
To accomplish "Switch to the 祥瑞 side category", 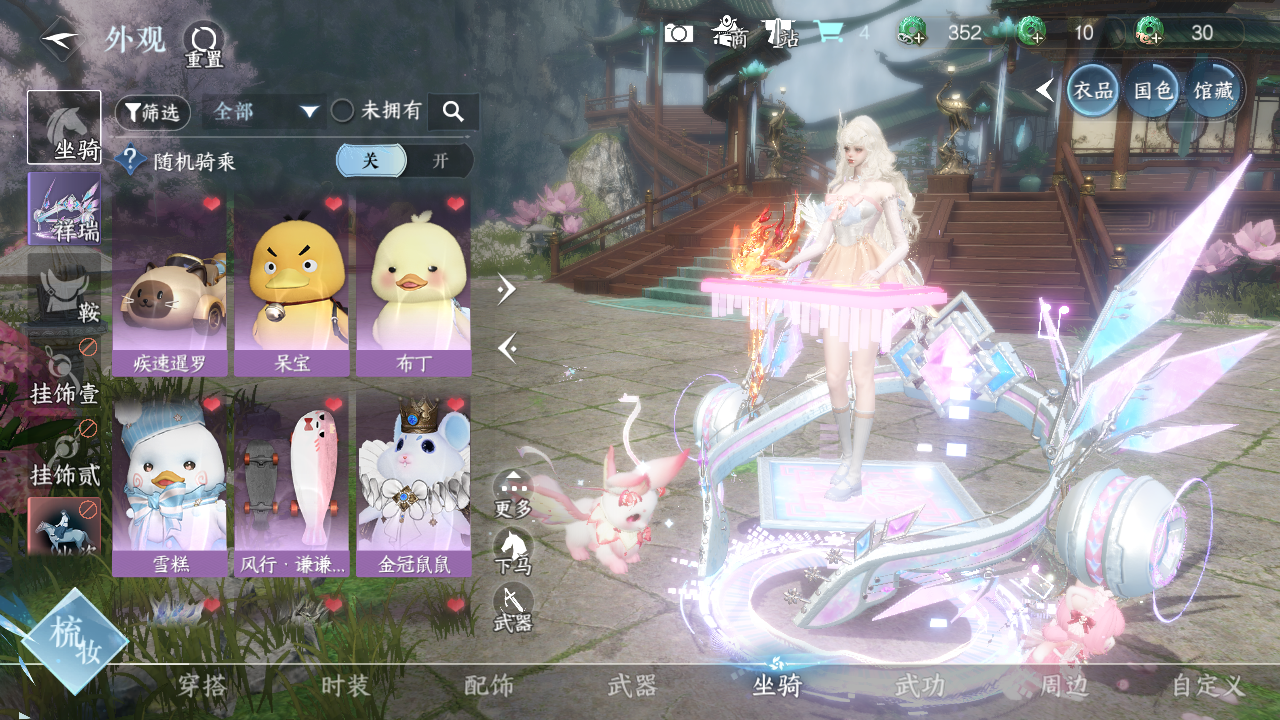I will [x=64, y=209].
